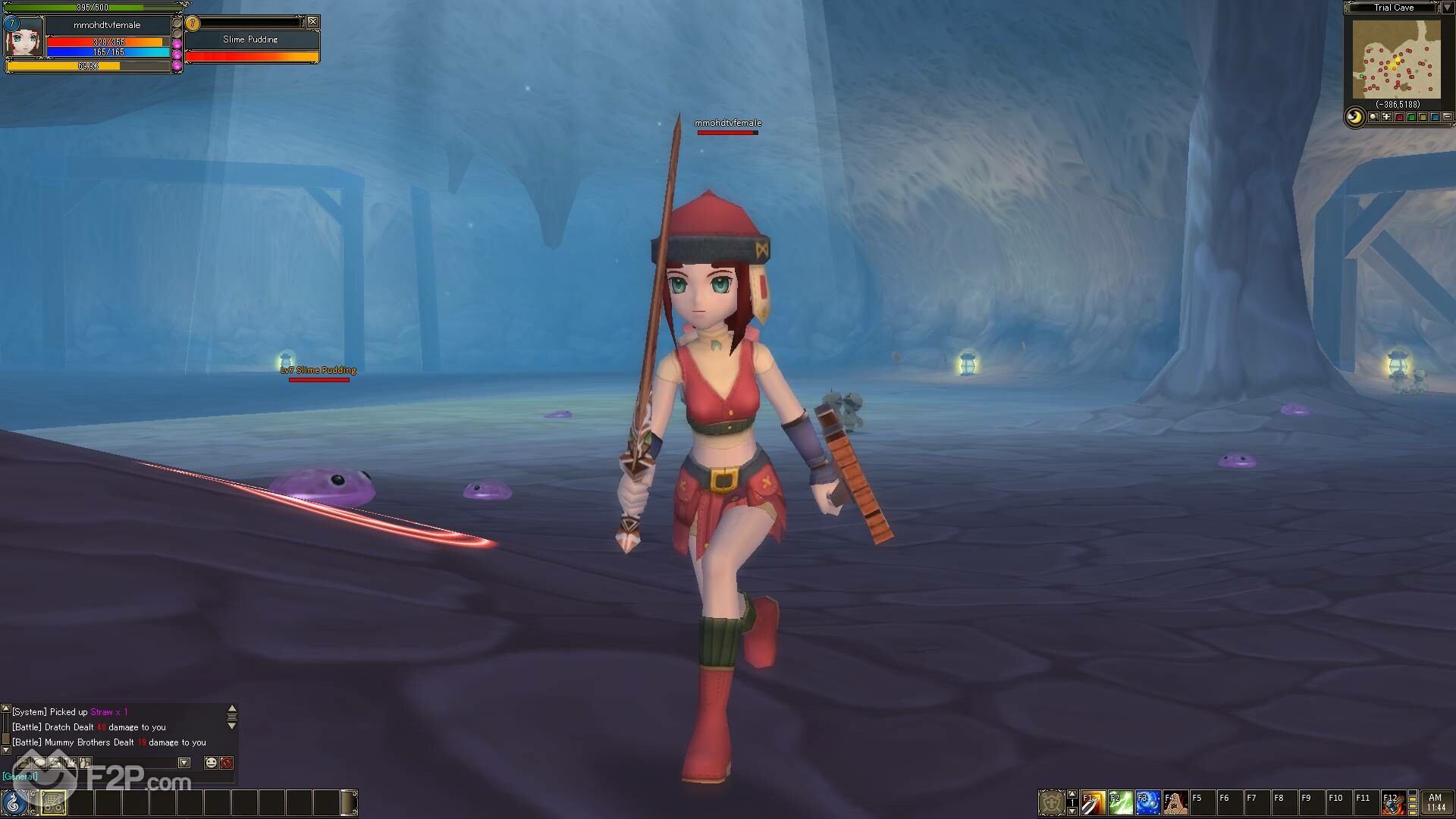Toggle the red minimap filter
The height and width of the screenshot is (819, 1456).
click(1399, 118)
